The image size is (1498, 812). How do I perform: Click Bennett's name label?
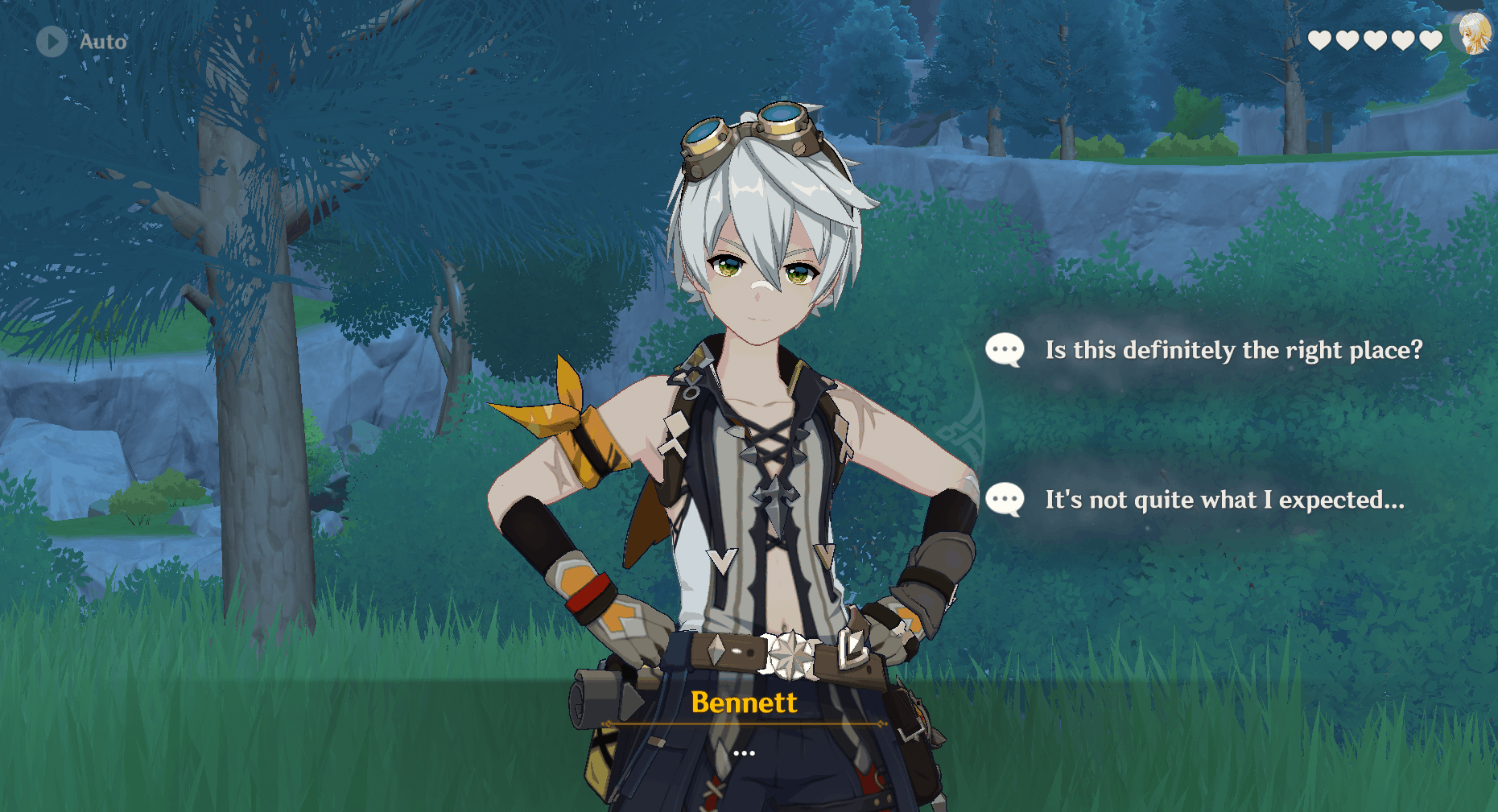pyautogui.click(x=744, y=703)
